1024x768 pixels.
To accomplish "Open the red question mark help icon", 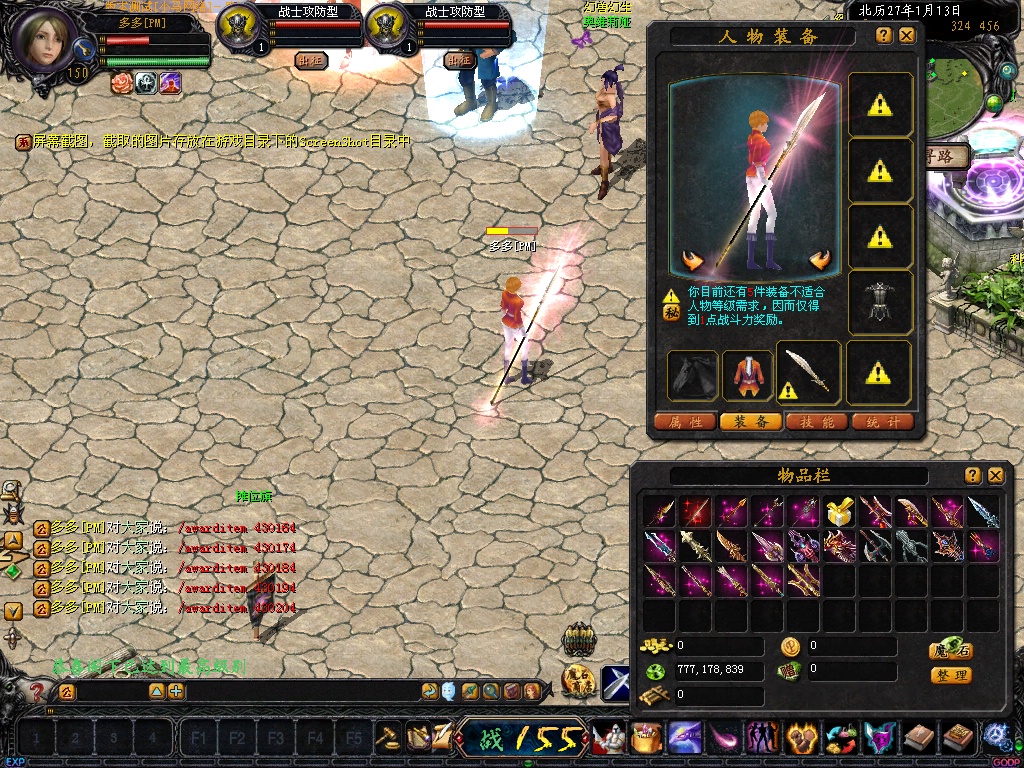I will tap(38, 691).
